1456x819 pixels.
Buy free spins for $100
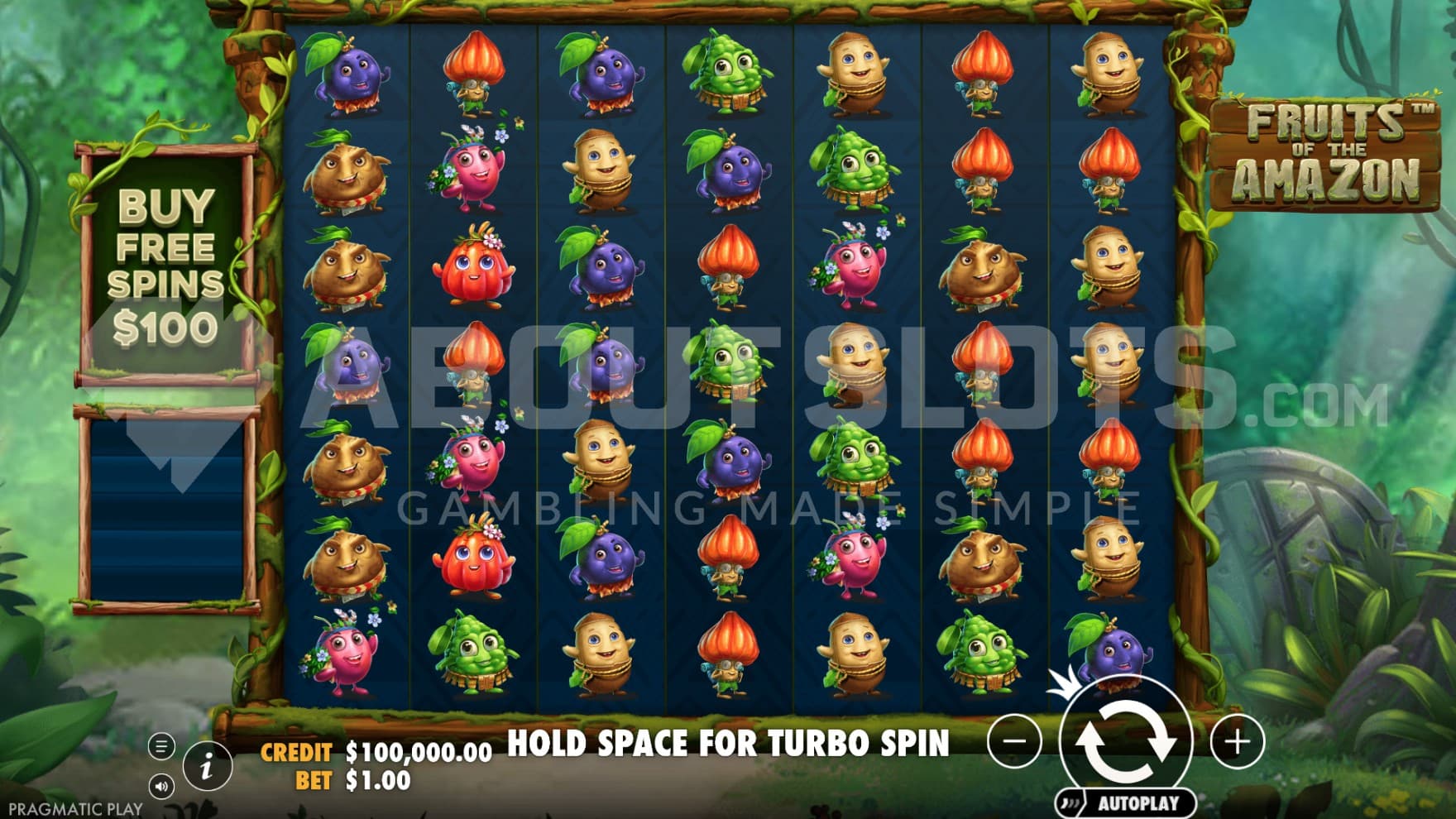click(x=166, y=266)
